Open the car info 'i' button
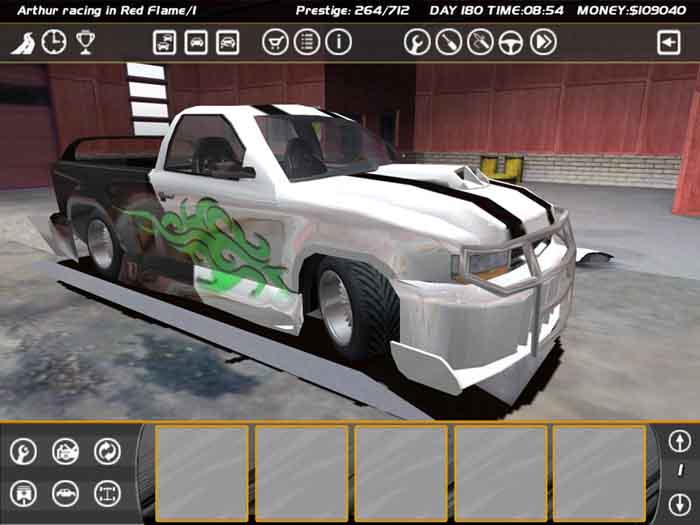This screenshot has width=700, height=525. click(x=338, y=42)
